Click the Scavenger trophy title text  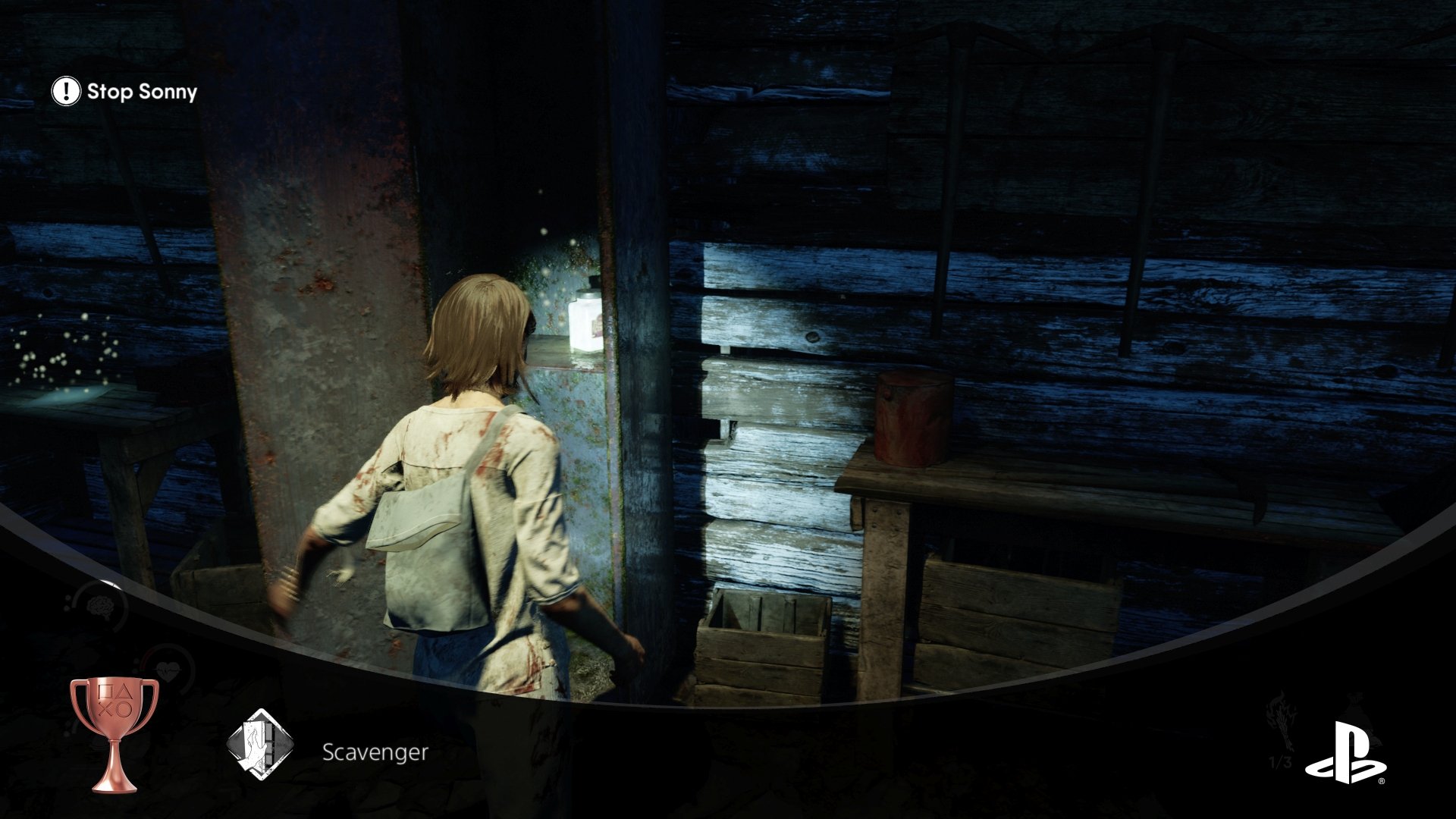[375, 752]
